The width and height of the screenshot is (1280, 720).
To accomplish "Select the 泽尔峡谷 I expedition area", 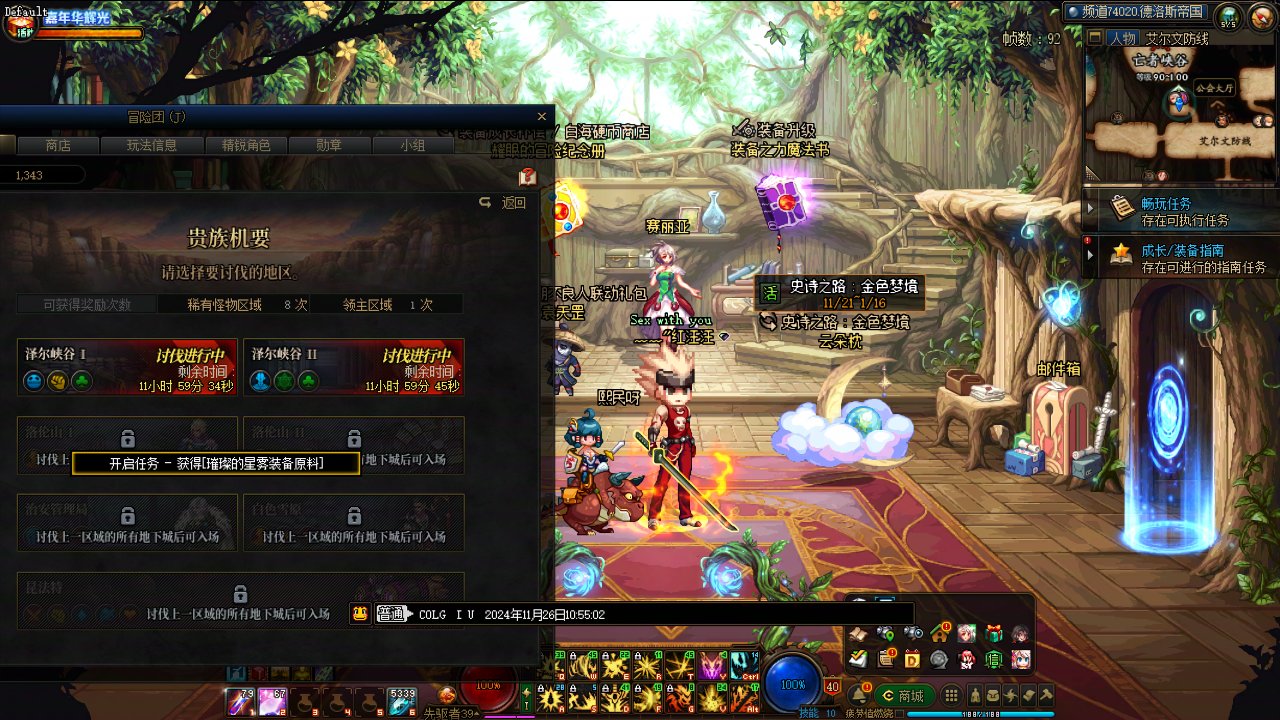I will tap(127, 367).
